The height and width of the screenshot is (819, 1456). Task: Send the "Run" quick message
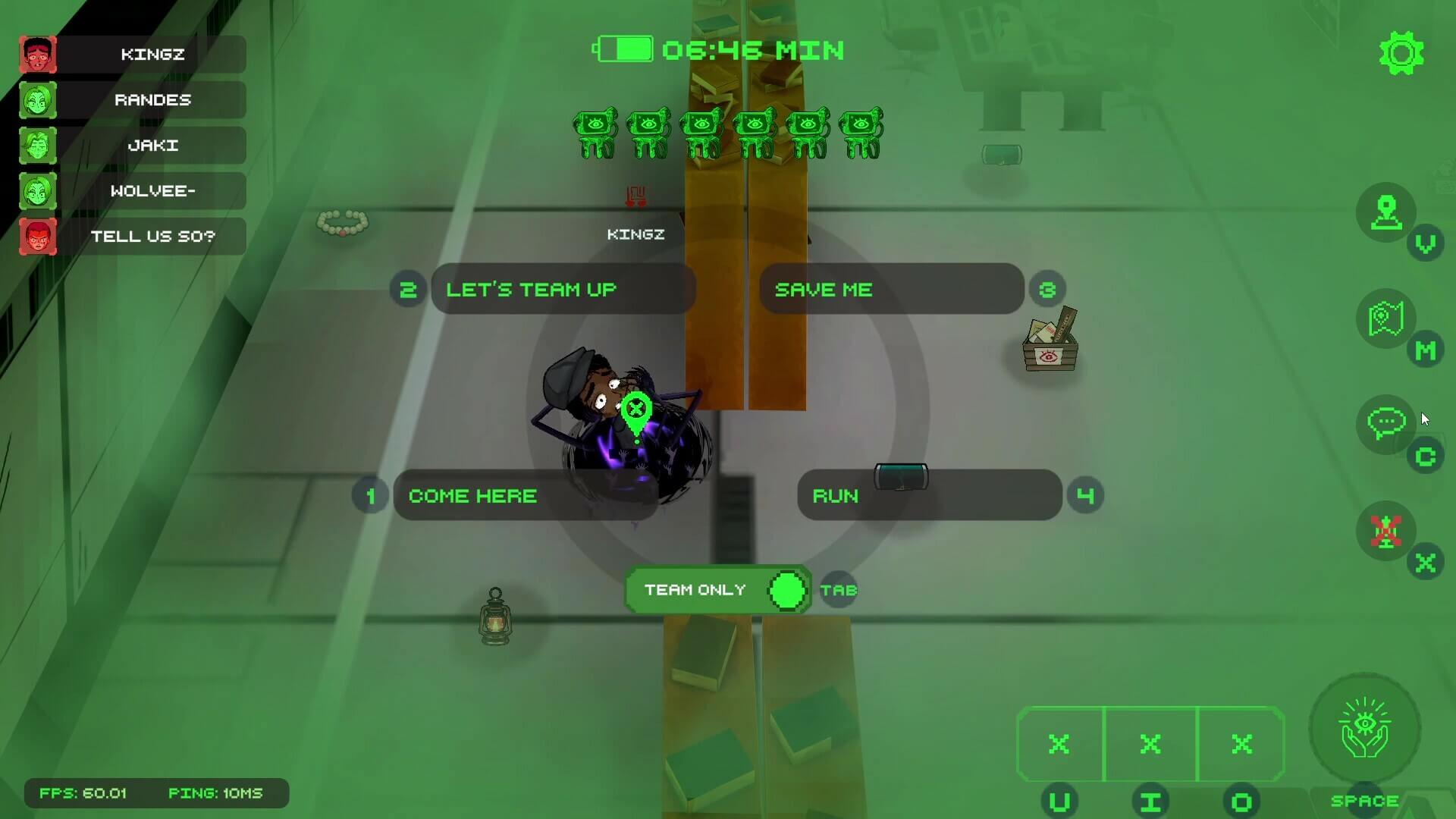(x=929, y=495)
